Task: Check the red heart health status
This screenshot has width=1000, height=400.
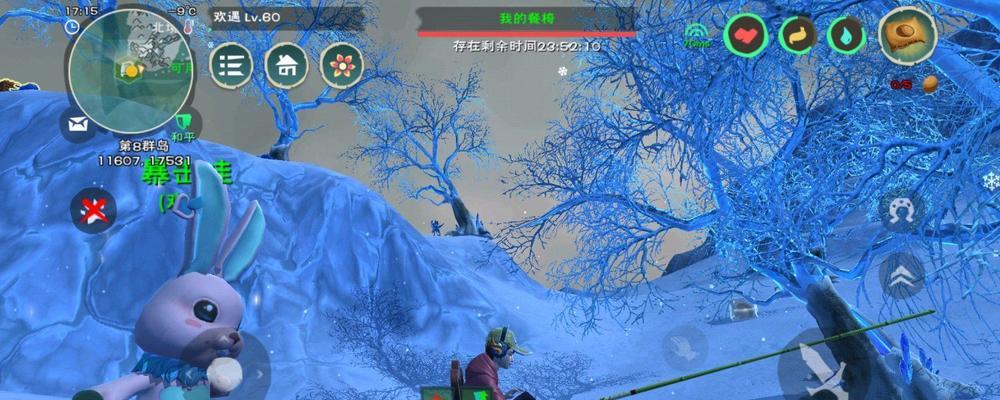Action: tap(745, 36)
